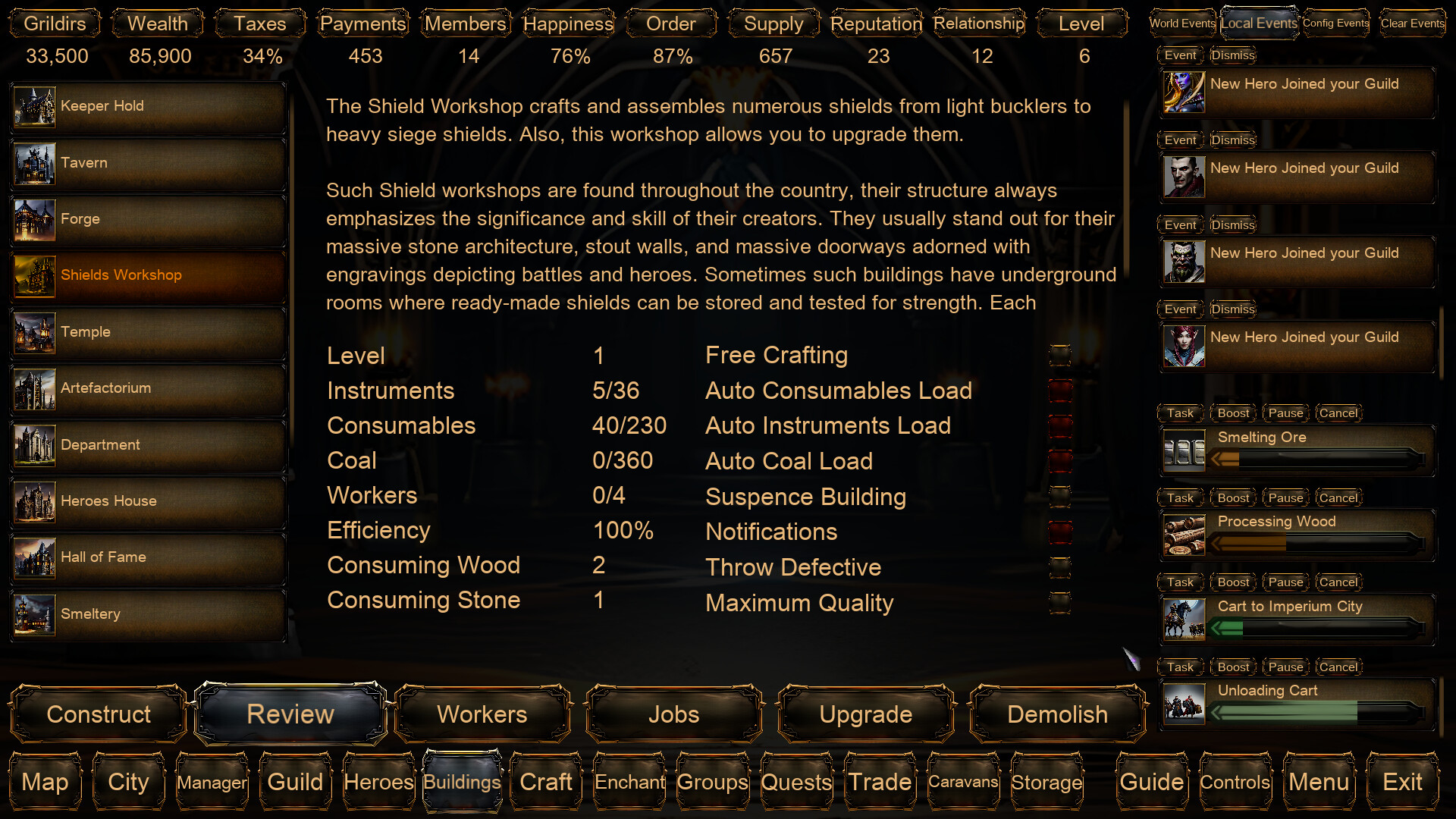Open the Smeltery building icon

33,614
